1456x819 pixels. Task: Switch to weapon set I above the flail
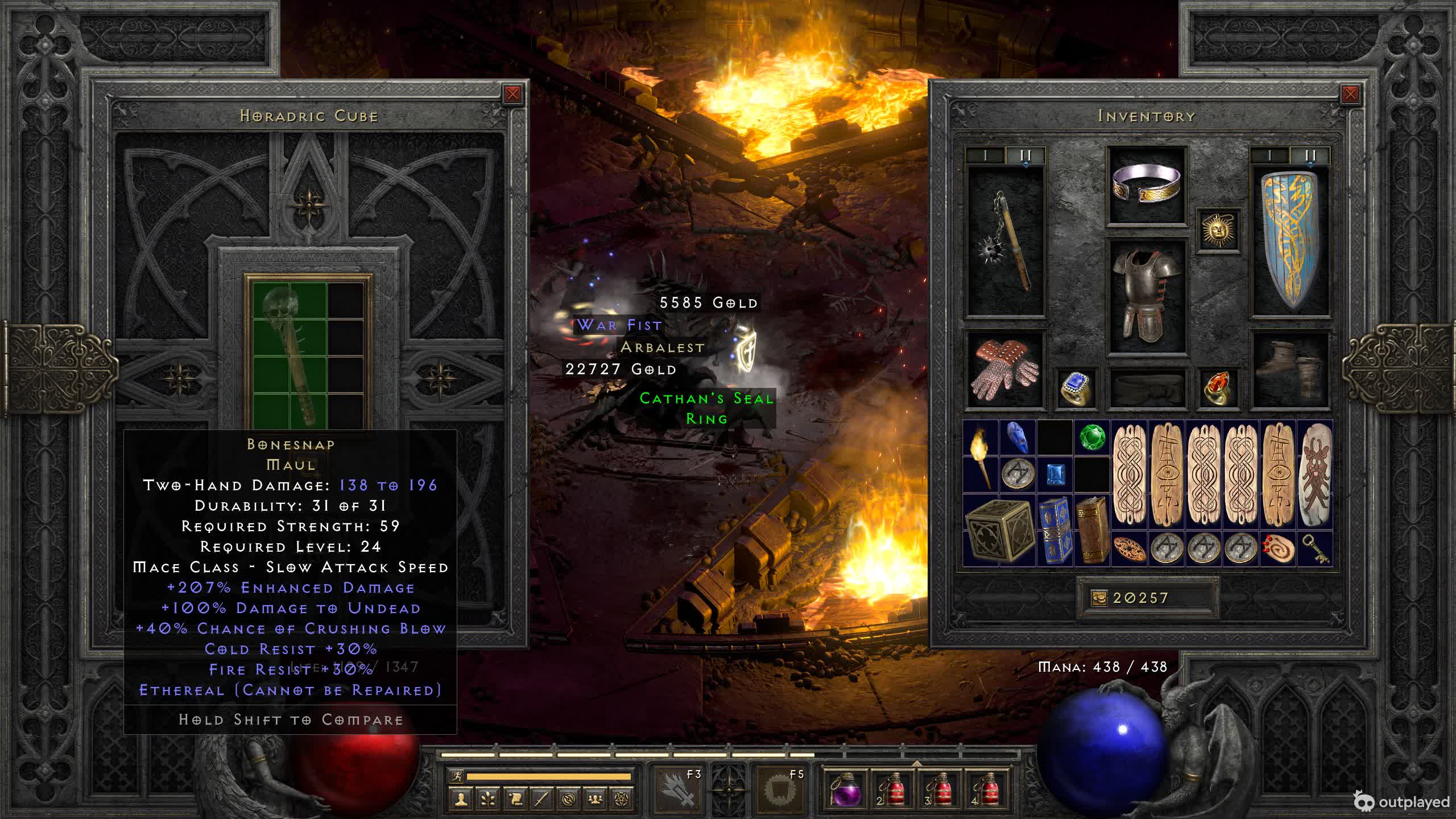pyautogui.click(x=985, y=155)
